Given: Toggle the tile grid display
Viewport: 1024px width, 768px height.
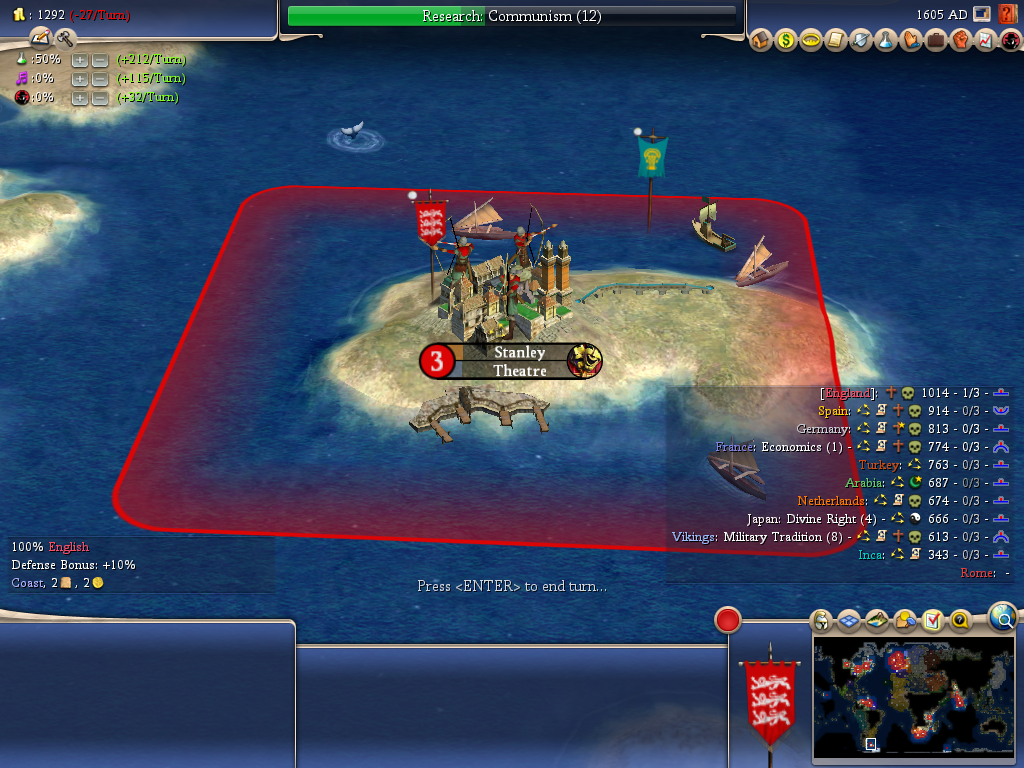Looking at the screenshot, I should 849,621.
